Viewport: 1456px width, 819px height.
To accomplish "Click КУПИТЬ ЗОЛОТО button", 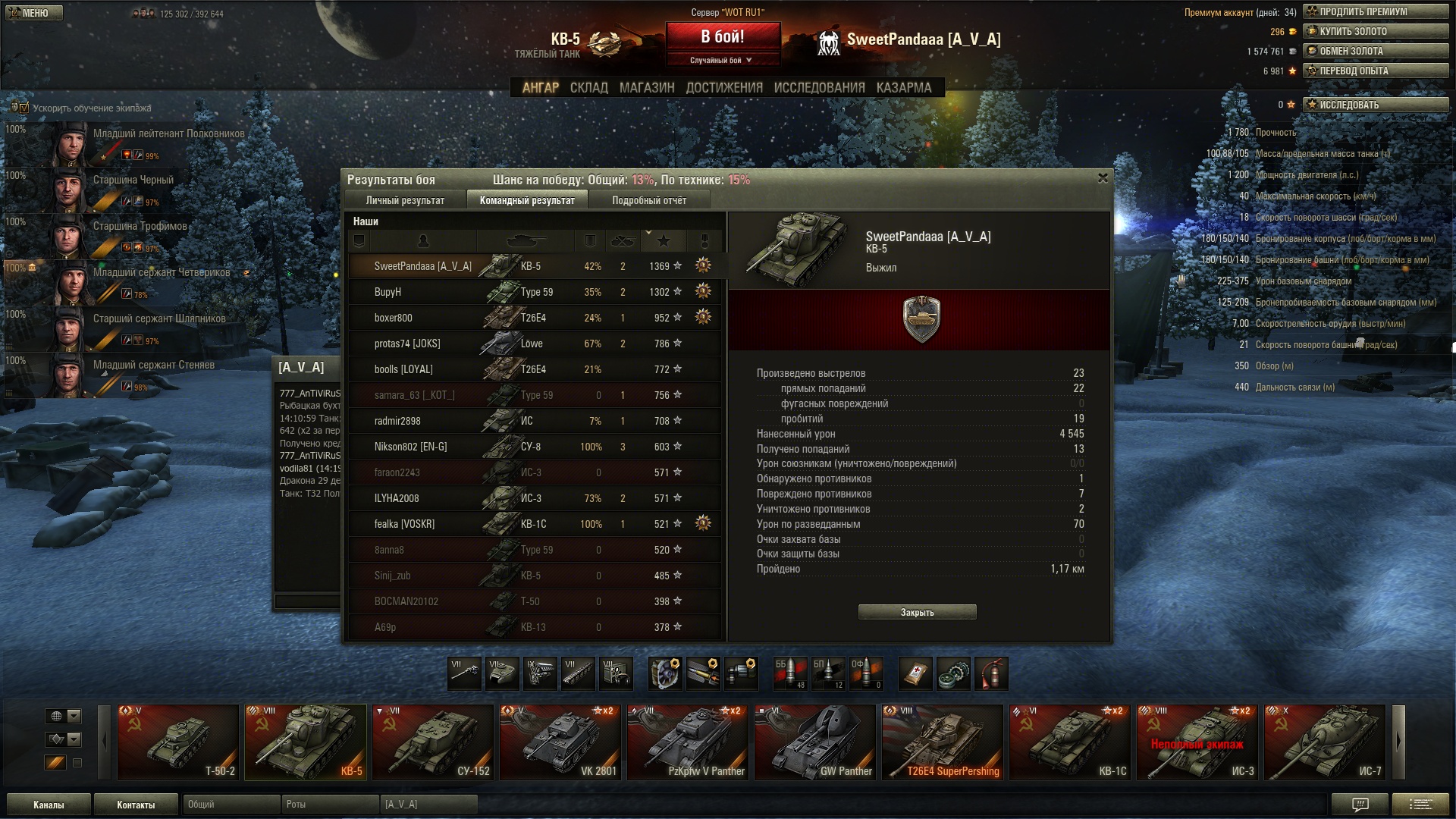I will tap(1376, 31).
